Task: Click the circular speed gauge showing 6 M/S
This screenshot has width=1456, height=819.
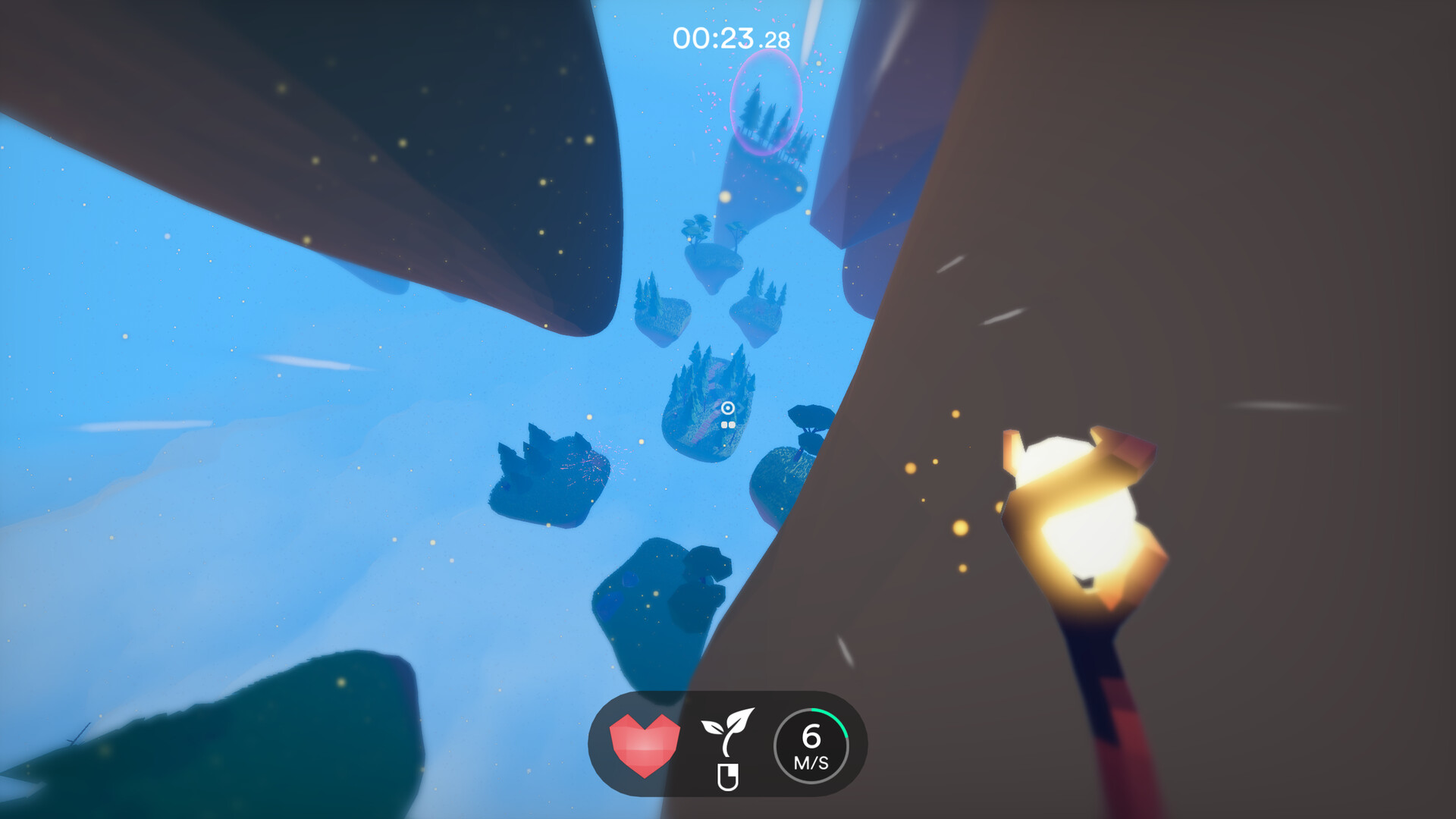Action: pyautogui.click(x=810, y=745)
